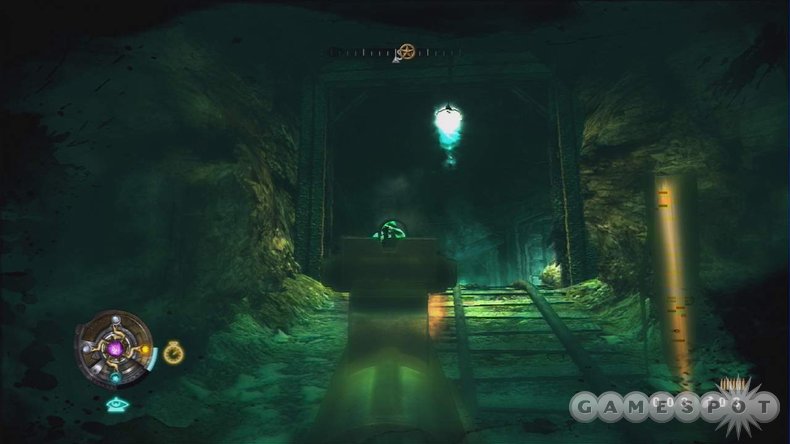The height and width of the screenshot is (444, 790).
Task: Select the gold stopwatch icon
Action: [x=172, y=351]
